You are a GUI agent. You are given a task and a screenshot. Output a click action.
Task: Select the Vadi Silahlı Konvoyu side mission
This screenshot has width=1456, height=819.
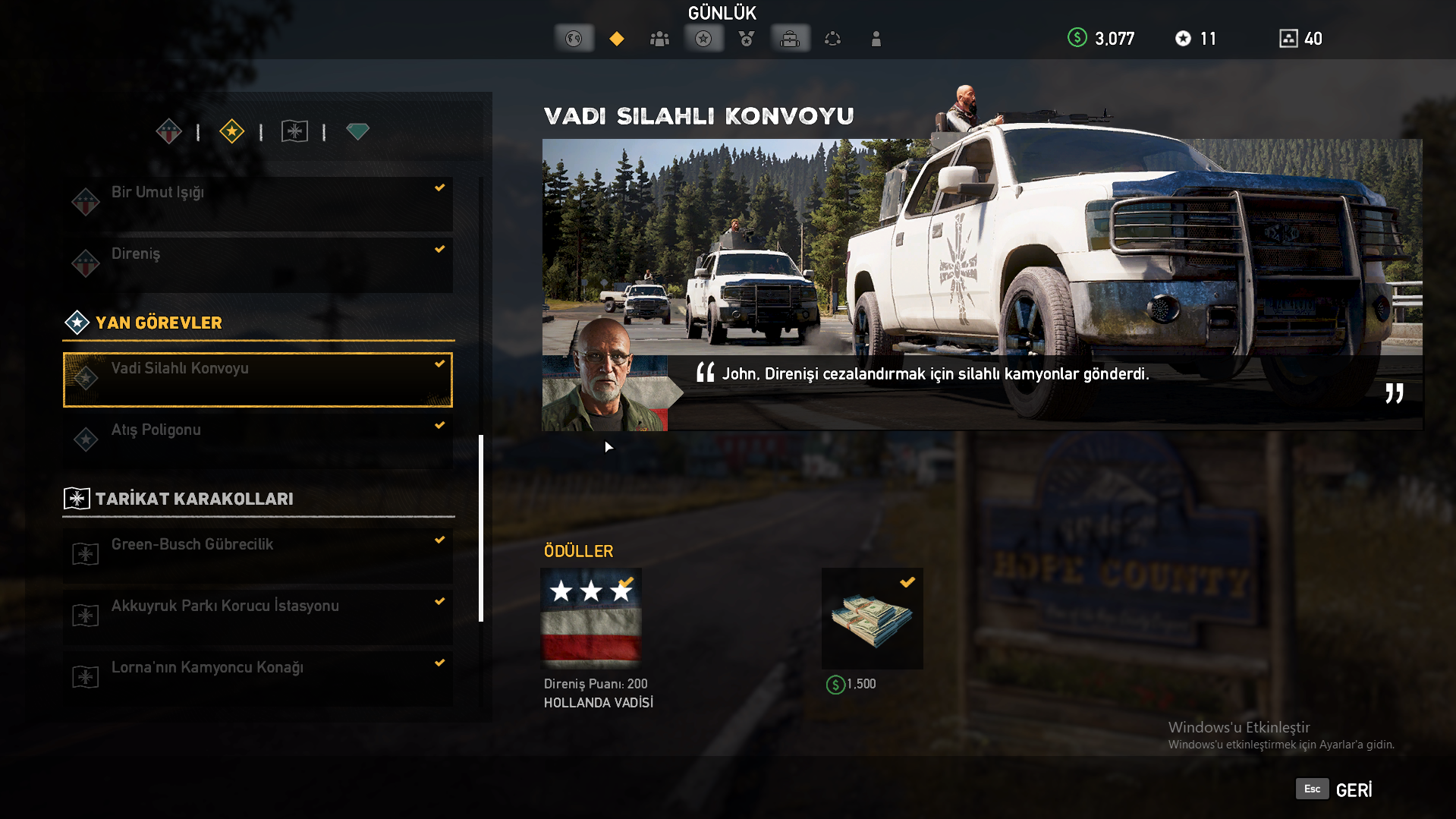(x=258, y=380)
